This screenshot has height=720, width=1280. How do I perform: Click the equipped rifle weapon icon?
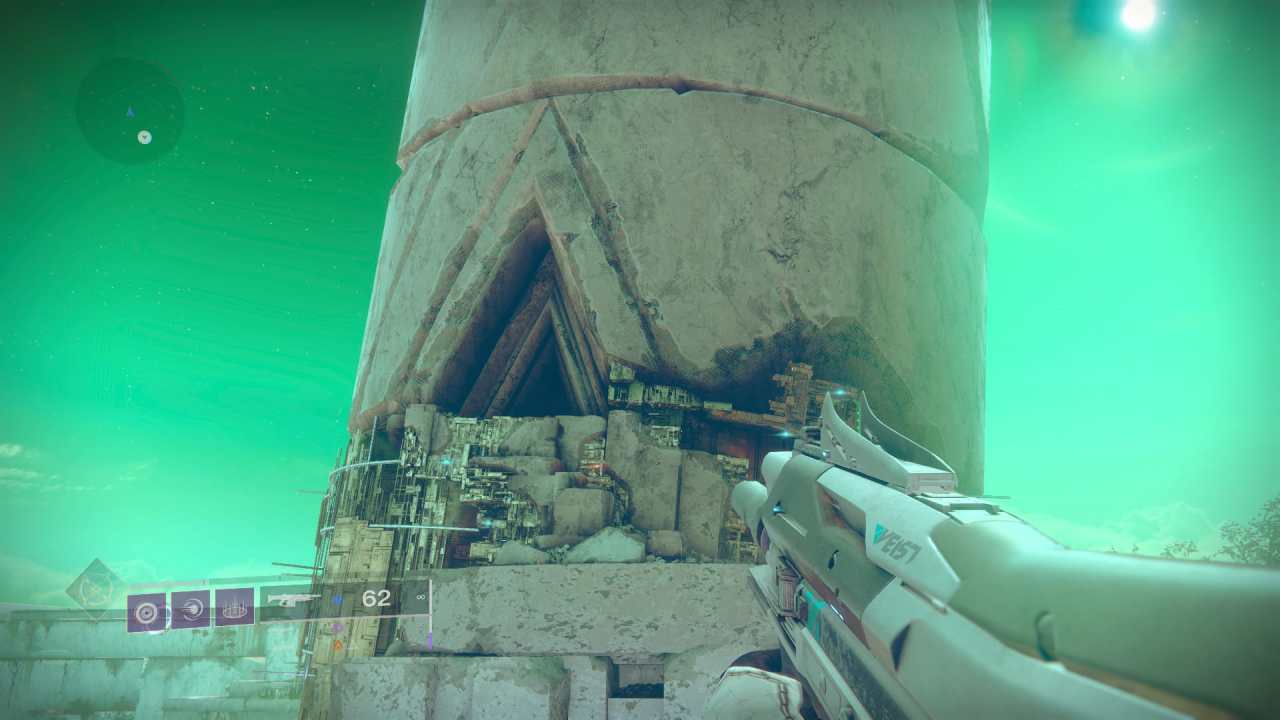(x=293, y=598)
